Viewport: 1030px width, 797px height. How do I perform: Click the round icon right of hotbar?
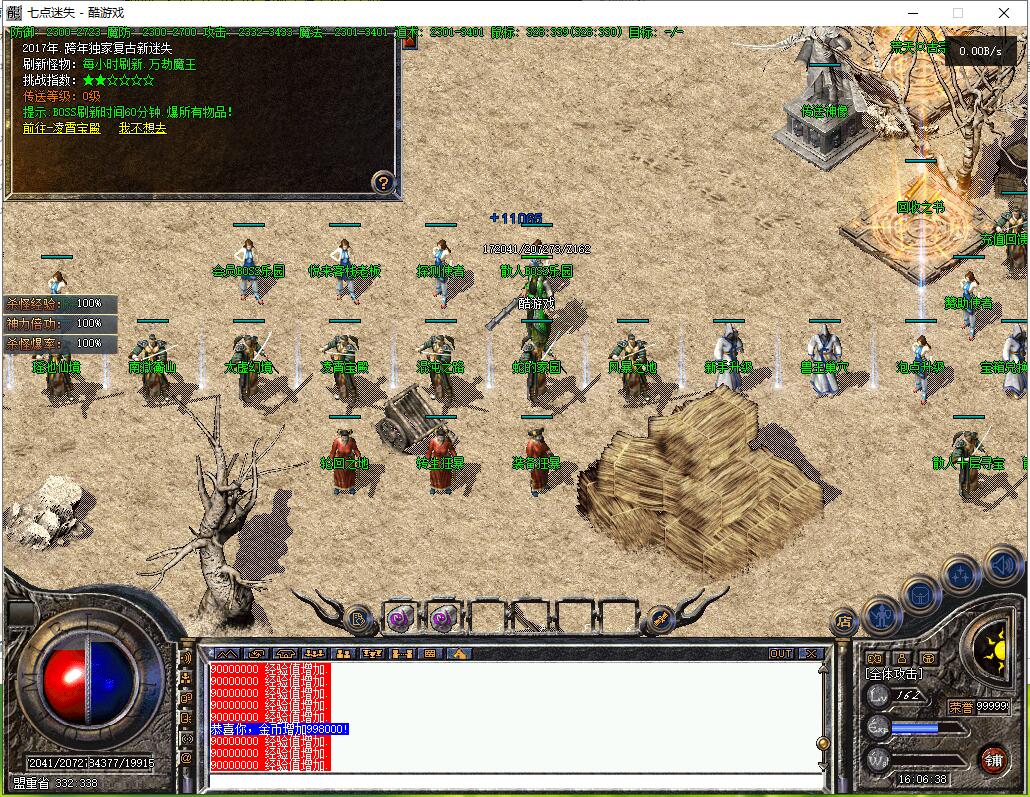pyautogui.click(x=658, y=619)
